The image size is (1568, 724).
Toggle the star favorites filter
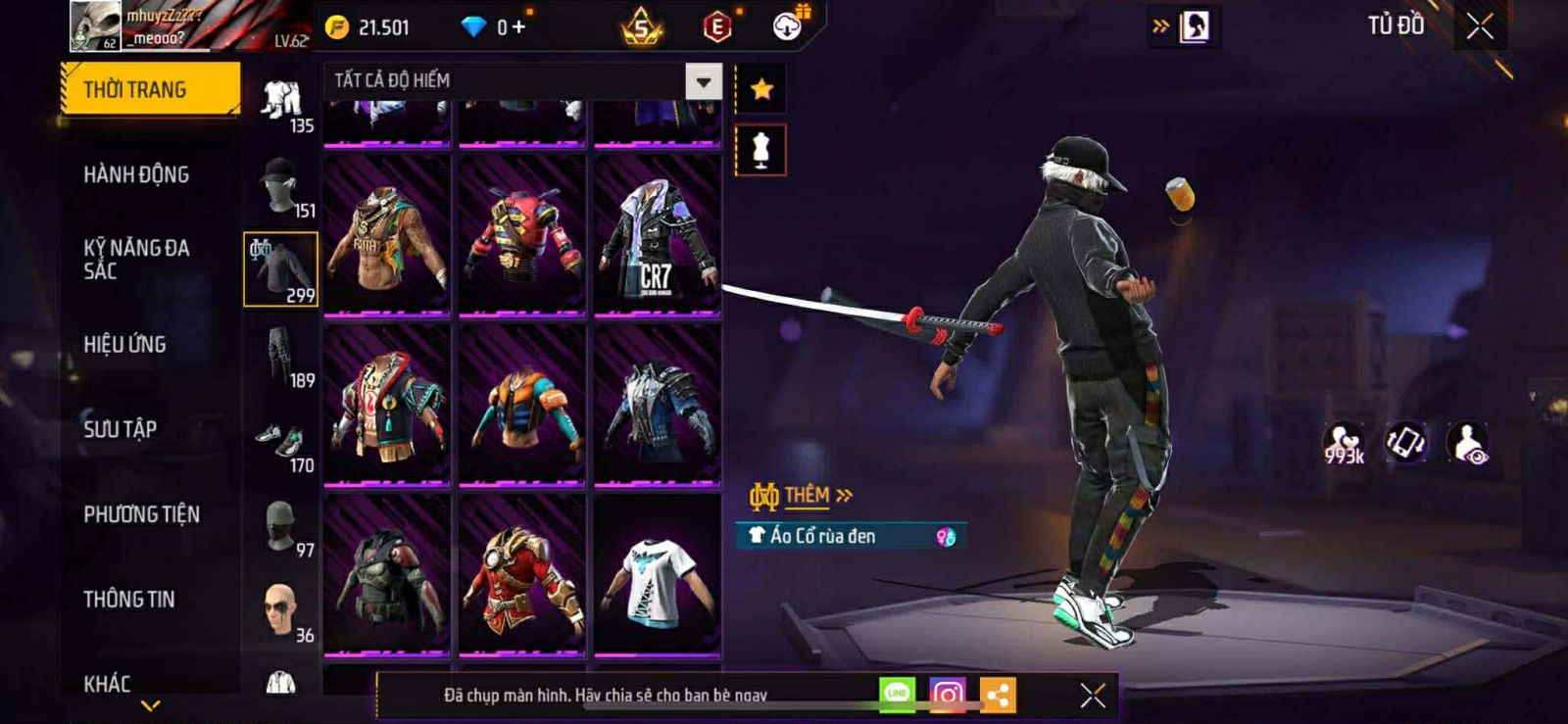click(x=761, y=89)
